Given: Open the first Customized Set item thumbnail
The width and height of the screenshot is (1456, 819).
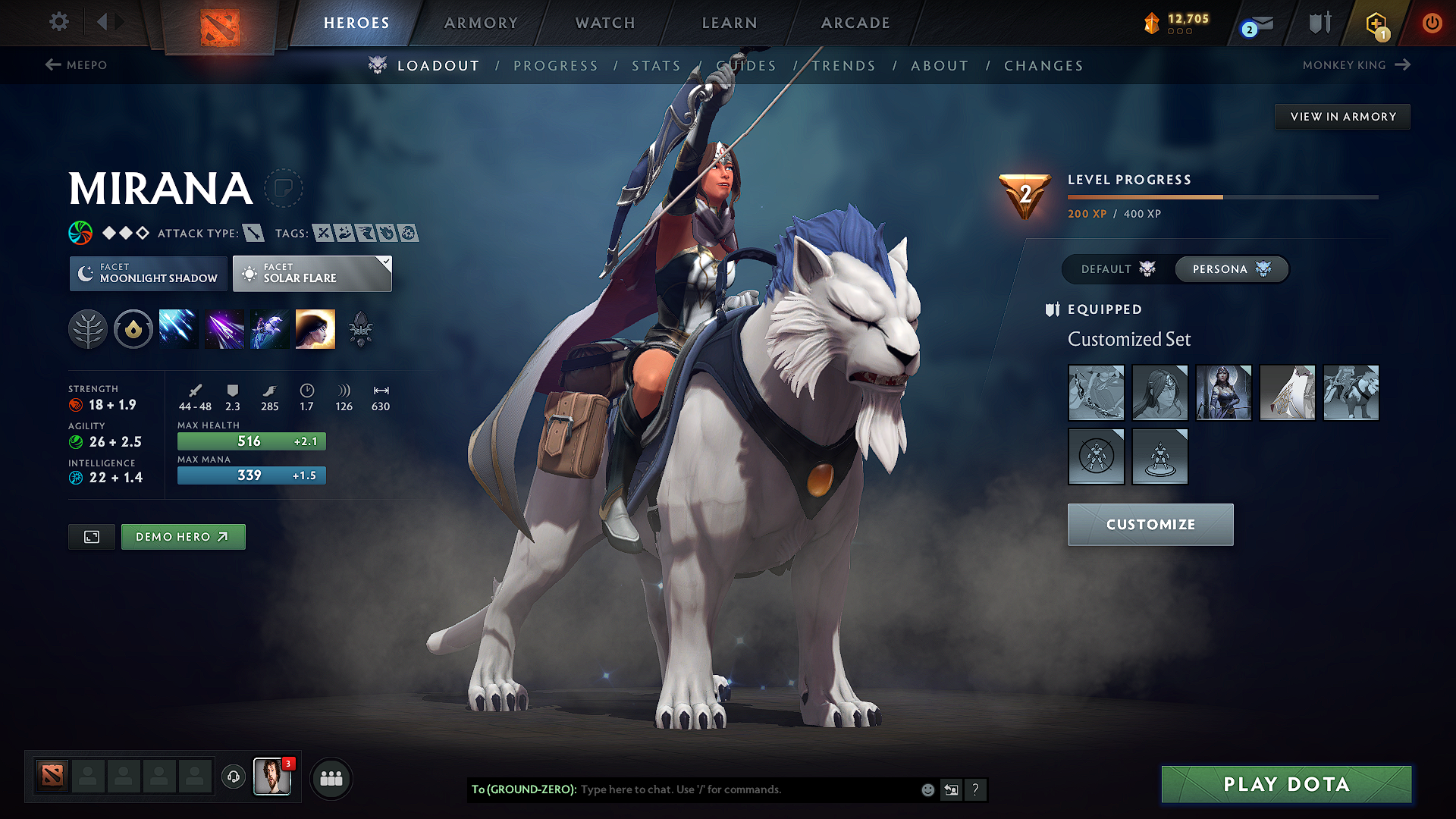Looking at the screenshot, I should 1096,393.
